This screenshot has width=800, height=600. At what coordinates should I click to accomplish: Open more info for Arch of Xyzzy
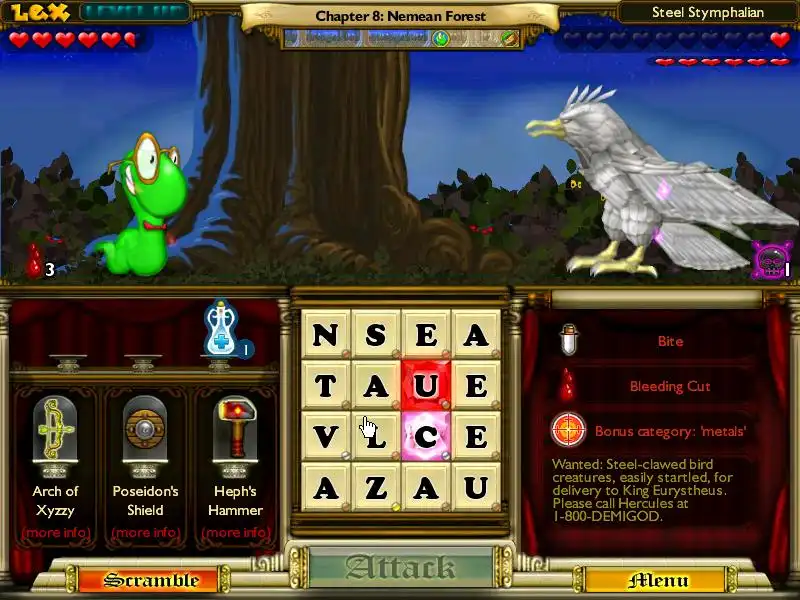tap(55, 532)
